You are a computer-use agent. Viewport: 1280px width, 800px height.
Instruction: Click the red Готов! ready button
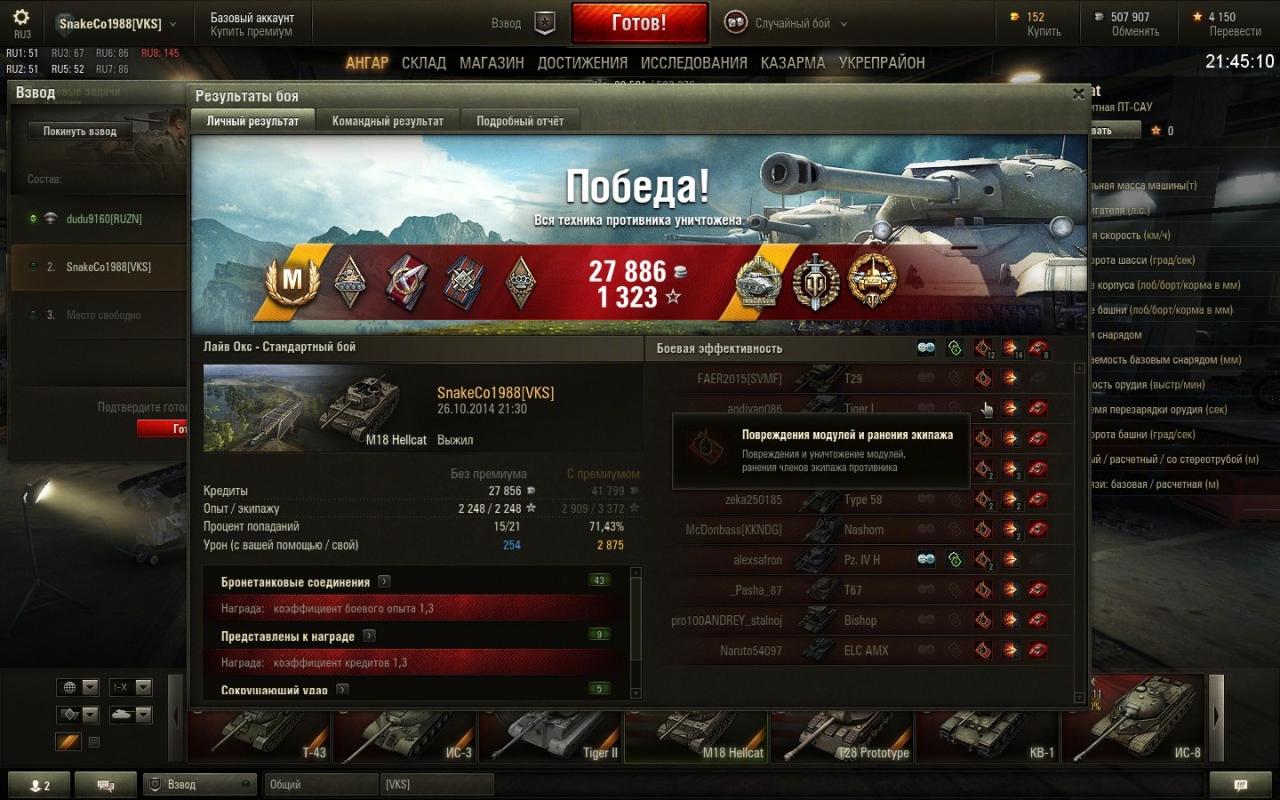coord(639,23)
